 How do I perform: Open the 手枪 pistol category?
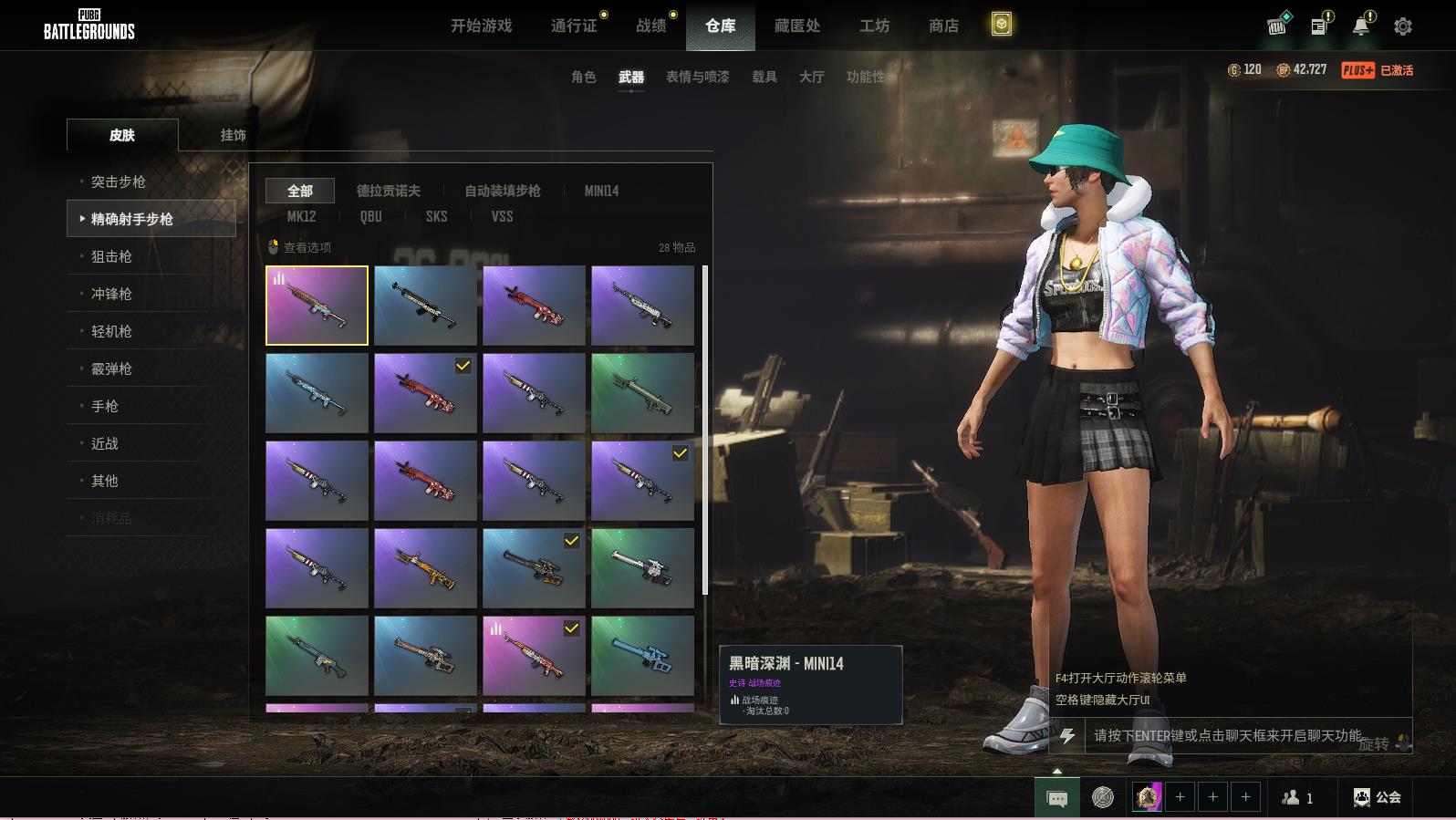coord(105,406)
